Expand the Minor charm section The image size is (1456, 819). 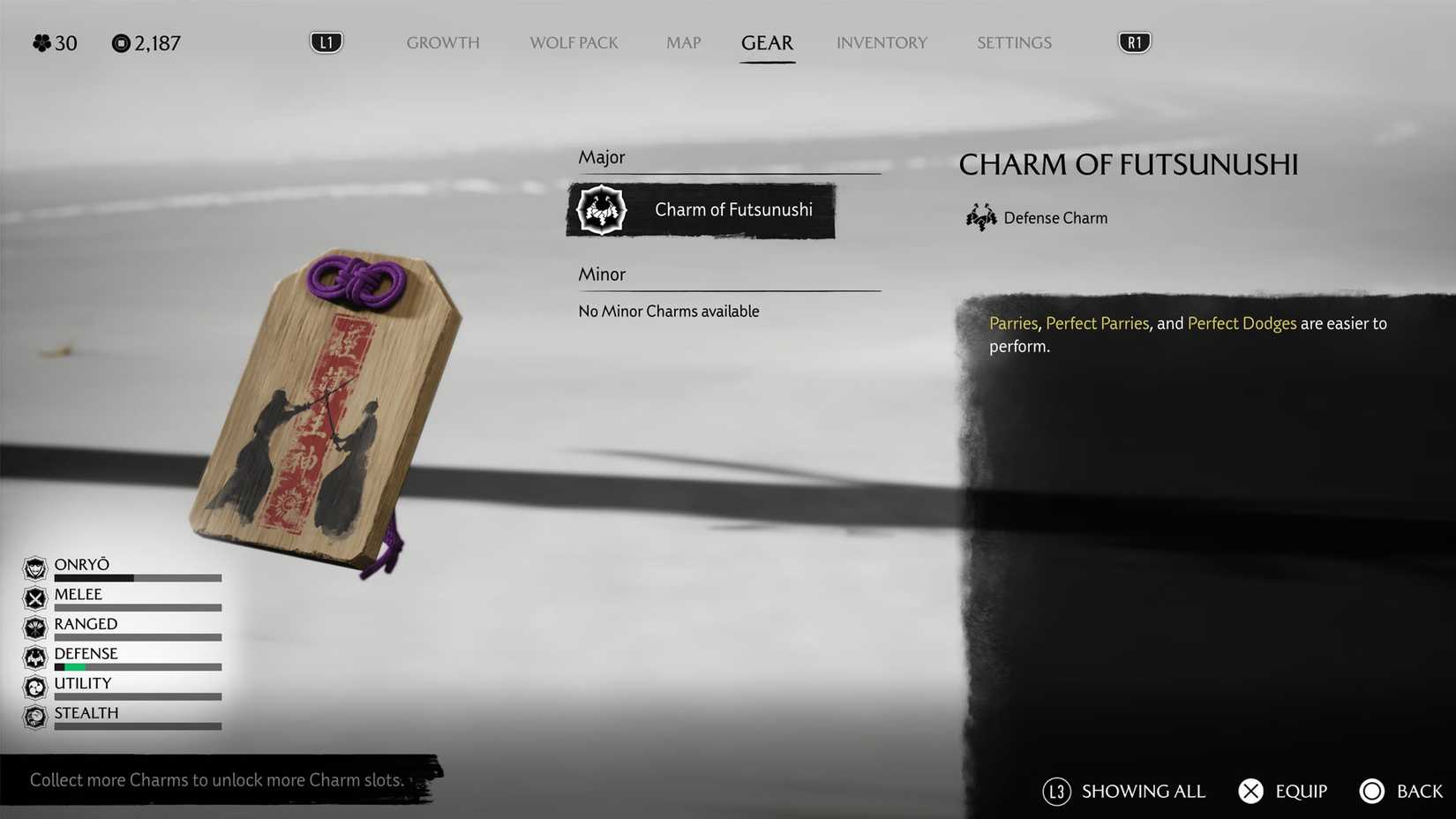[x=602, y=274]
